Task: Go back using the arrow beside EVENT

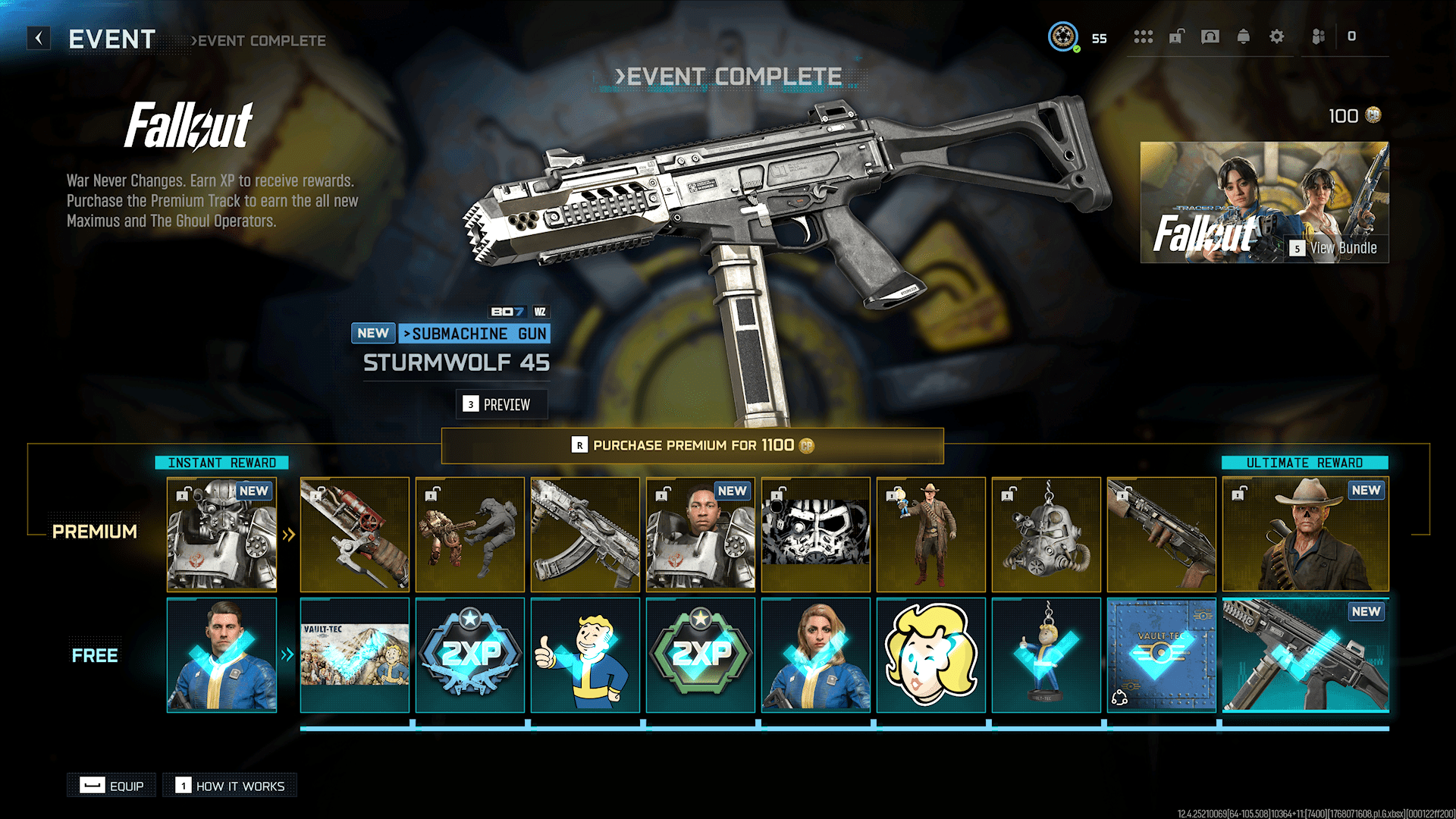Action: click(39, 38)
